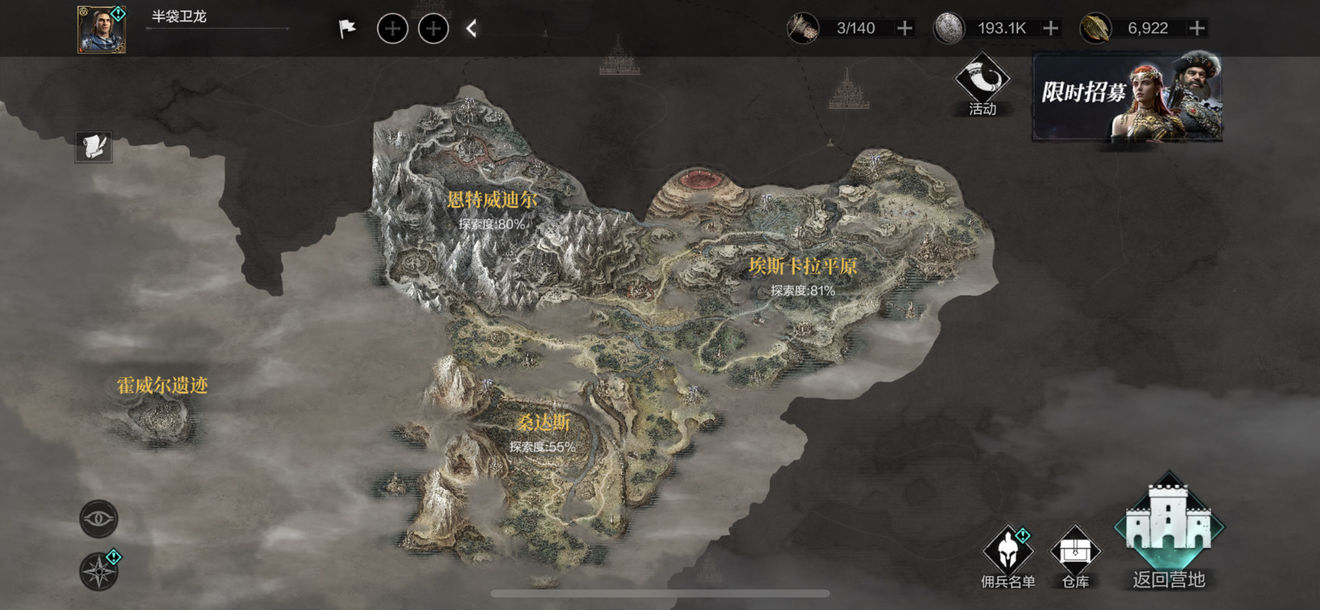
Task: Select the 霍威尔遗迹 ruins location
Action: coord(162,387)
